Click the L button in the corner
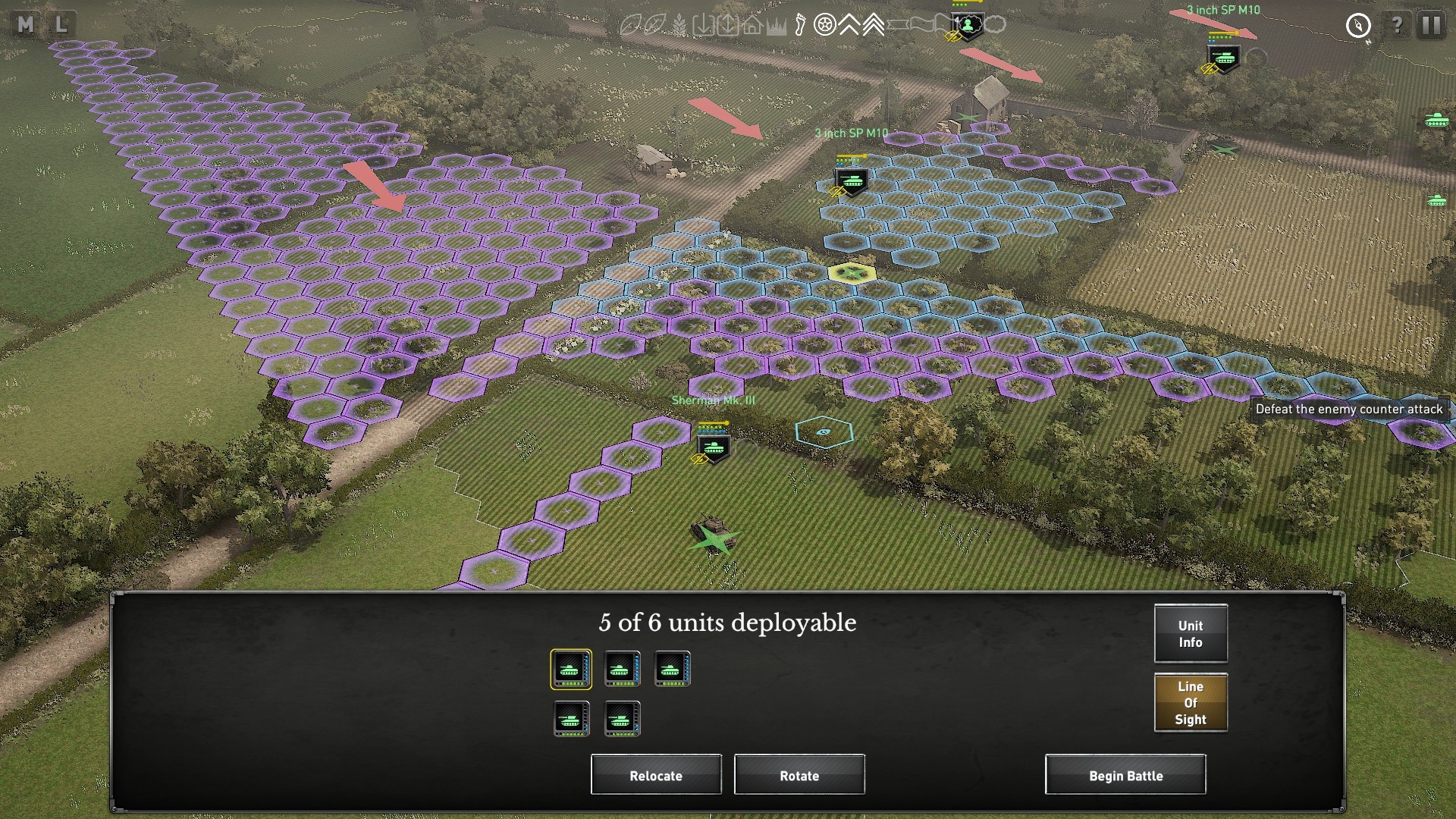Screen dimensions: 1456x819 tap(61, 25)
